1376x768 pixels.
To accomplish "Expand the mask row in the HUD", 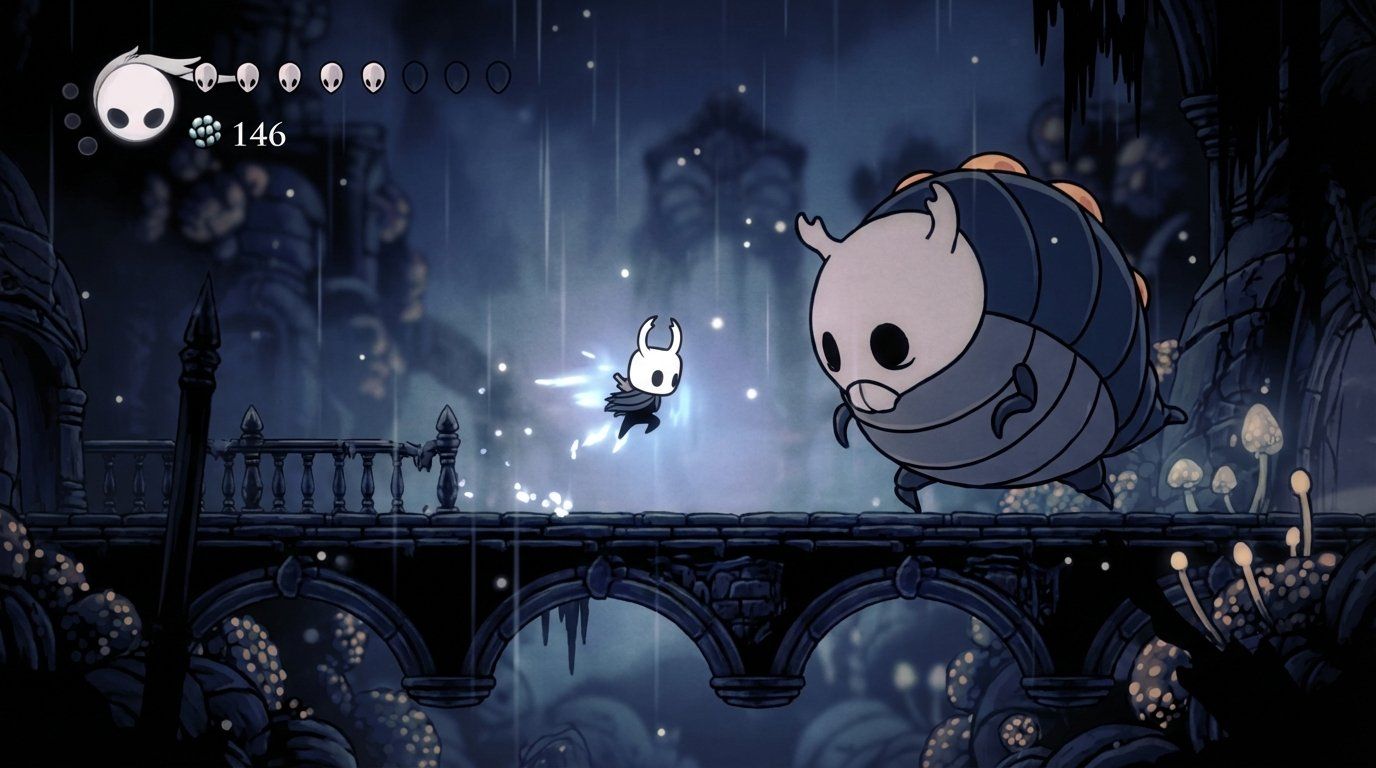I will click(350, 75).
